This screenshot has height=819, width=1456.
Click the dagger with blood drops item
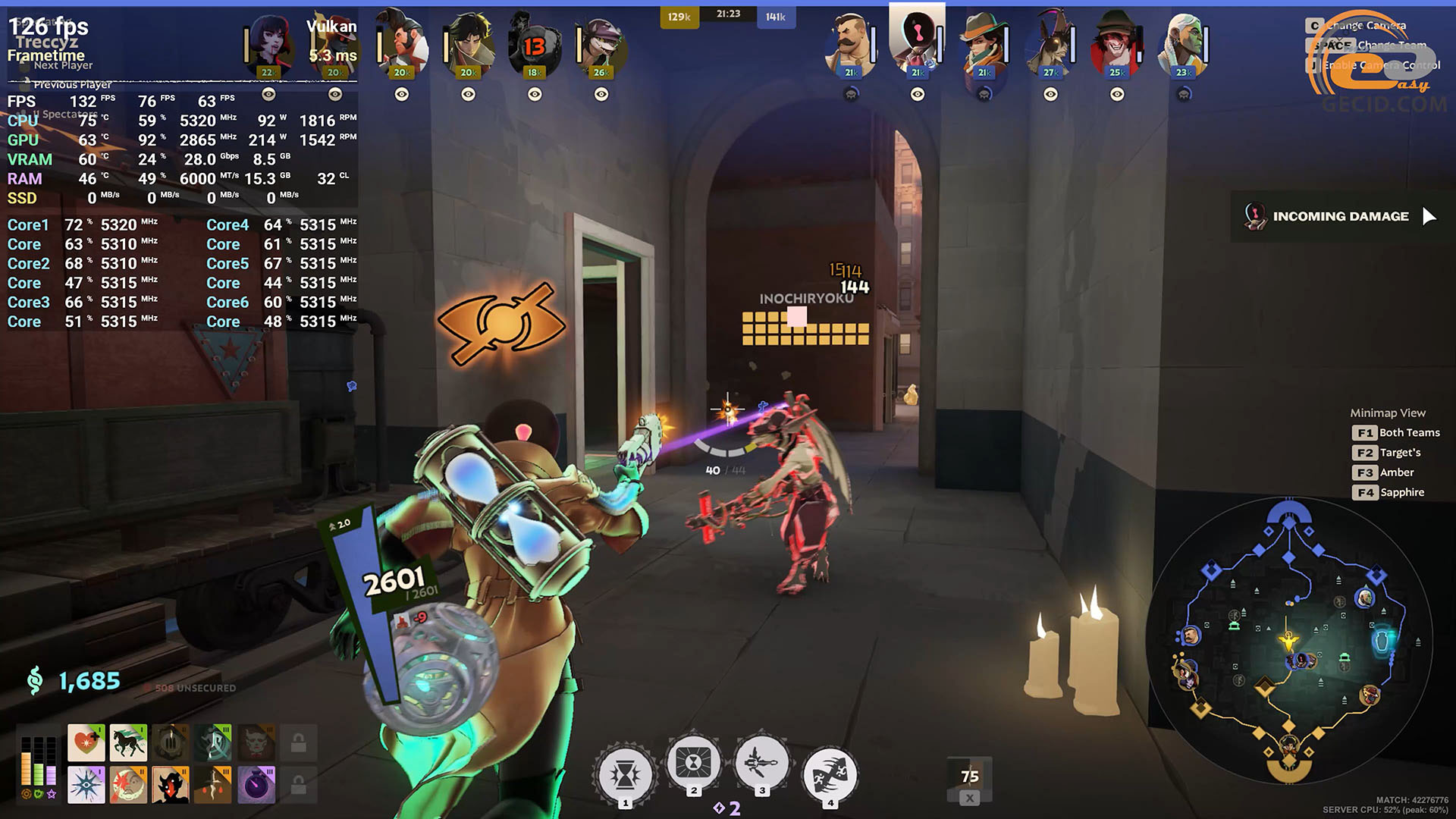click(213, 785)
